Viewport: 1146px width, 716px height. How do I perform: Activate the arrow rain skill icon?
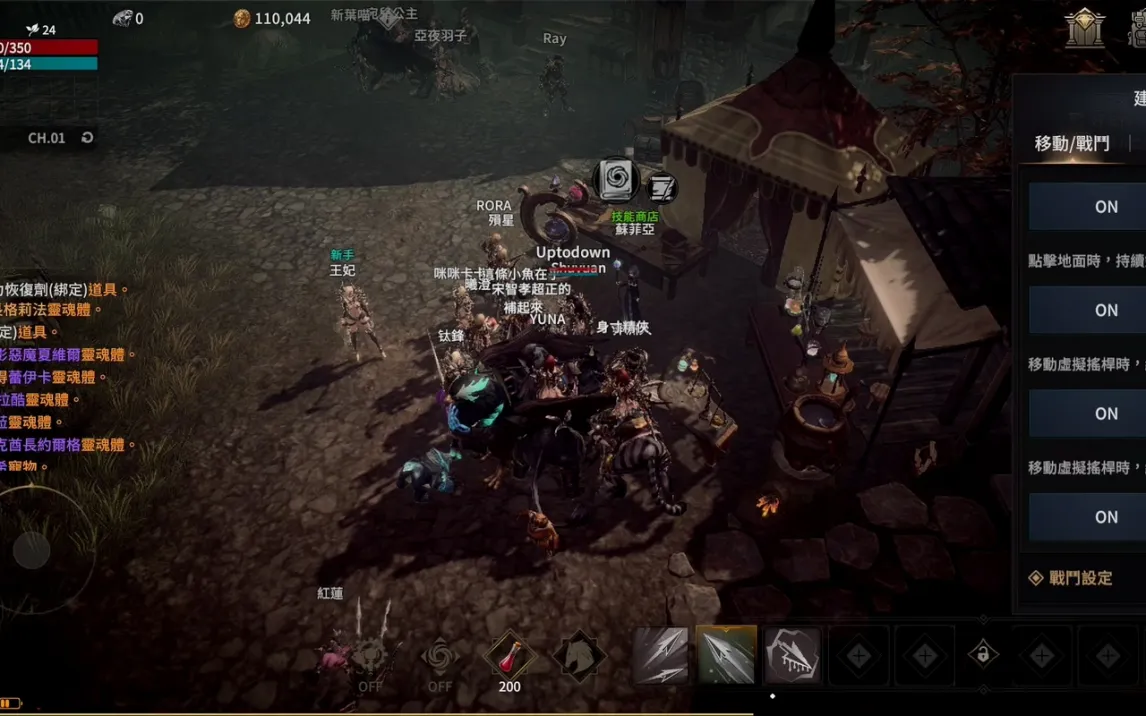[x=792, y=656]
